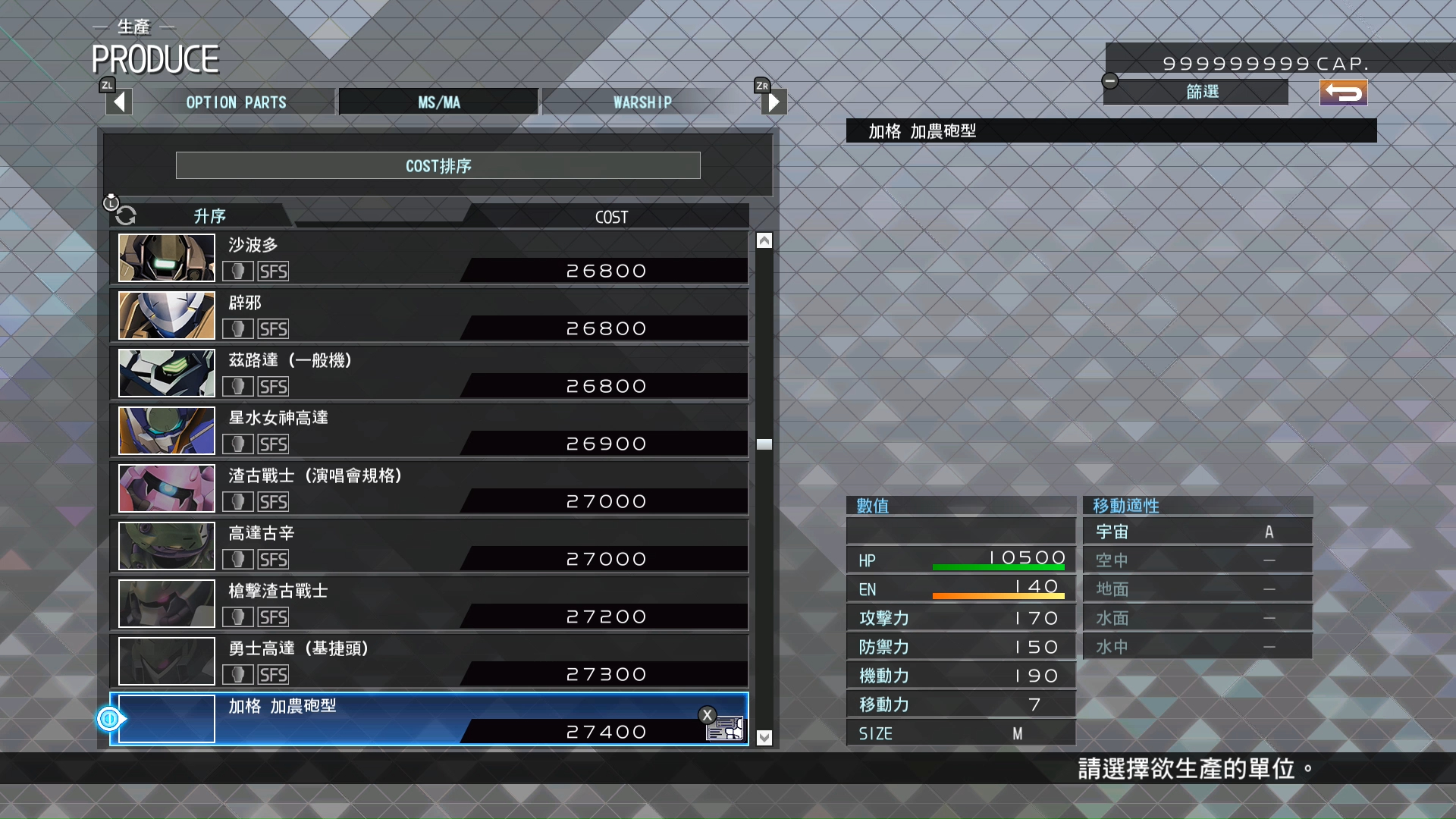Click the SFS badge on 沙波多 entry
This screenshot has height=819, width=1456.
coord(275,271)
